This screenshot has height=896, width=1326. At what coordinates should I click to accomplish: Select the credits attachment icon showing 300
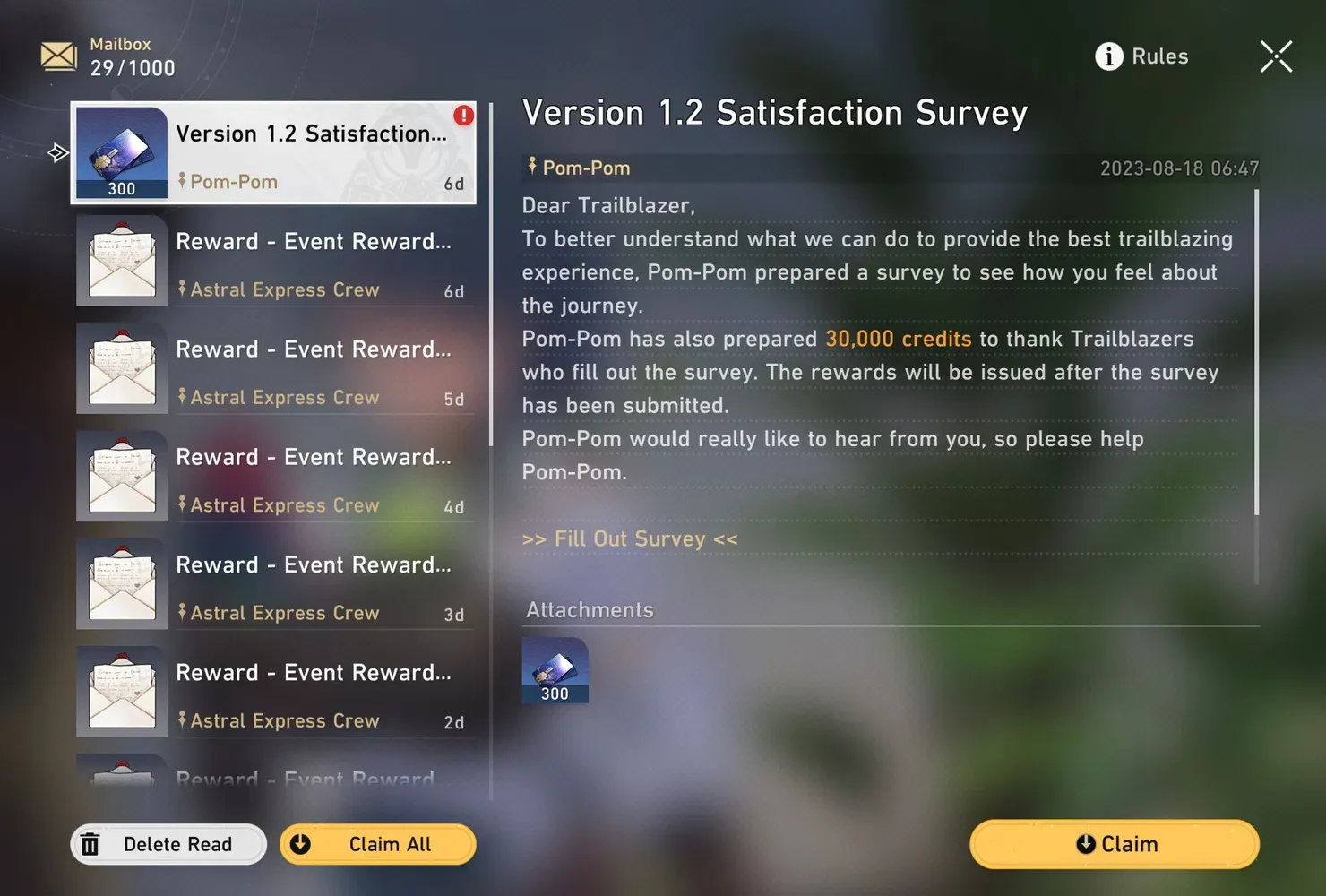click(x=555, y=670)
